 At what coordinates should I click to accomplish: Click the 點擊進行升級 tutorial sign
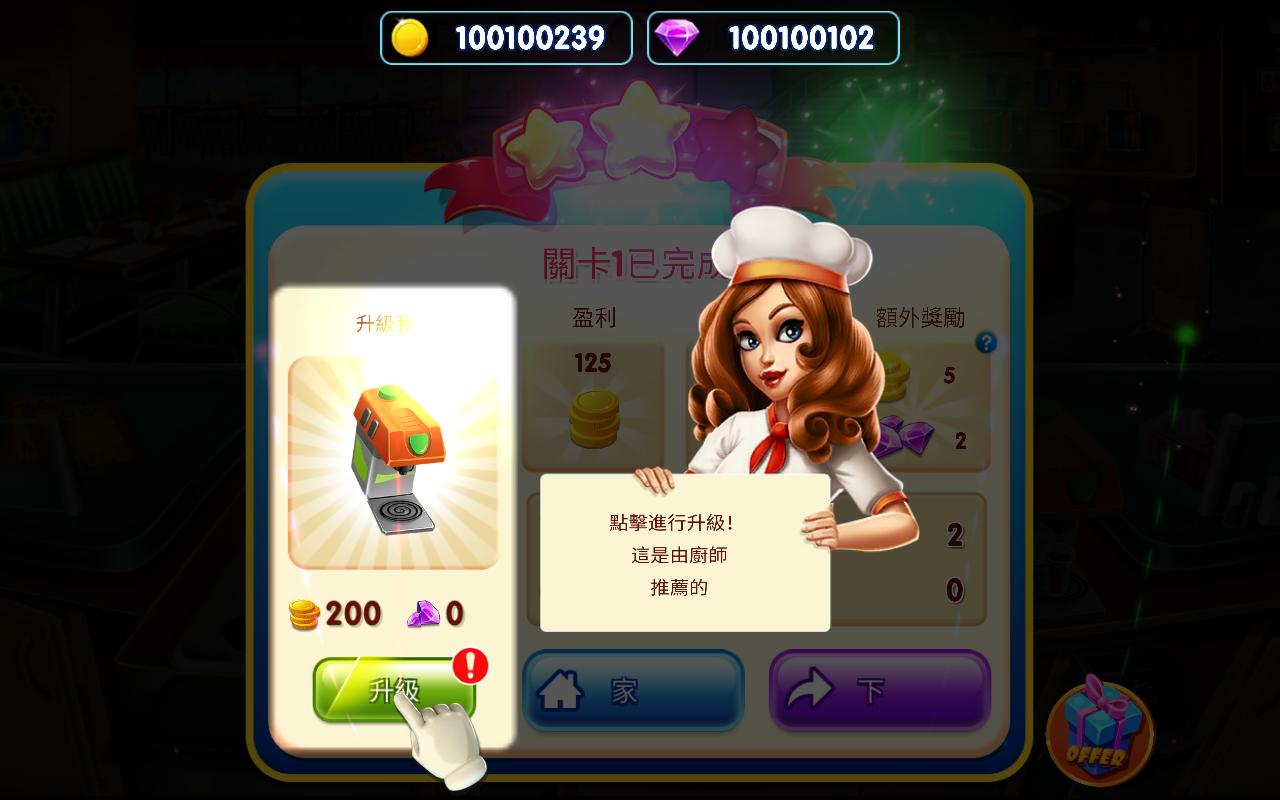[x=684, y=555]
